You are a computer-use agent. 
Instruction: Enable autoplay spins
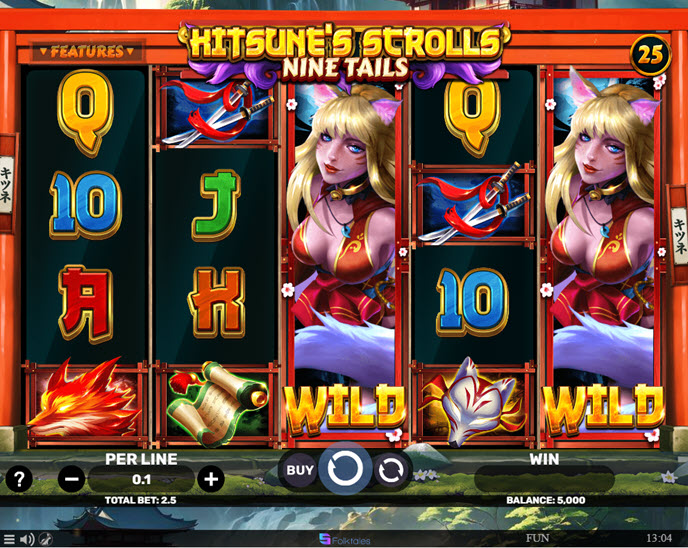(x=392, y=468)
